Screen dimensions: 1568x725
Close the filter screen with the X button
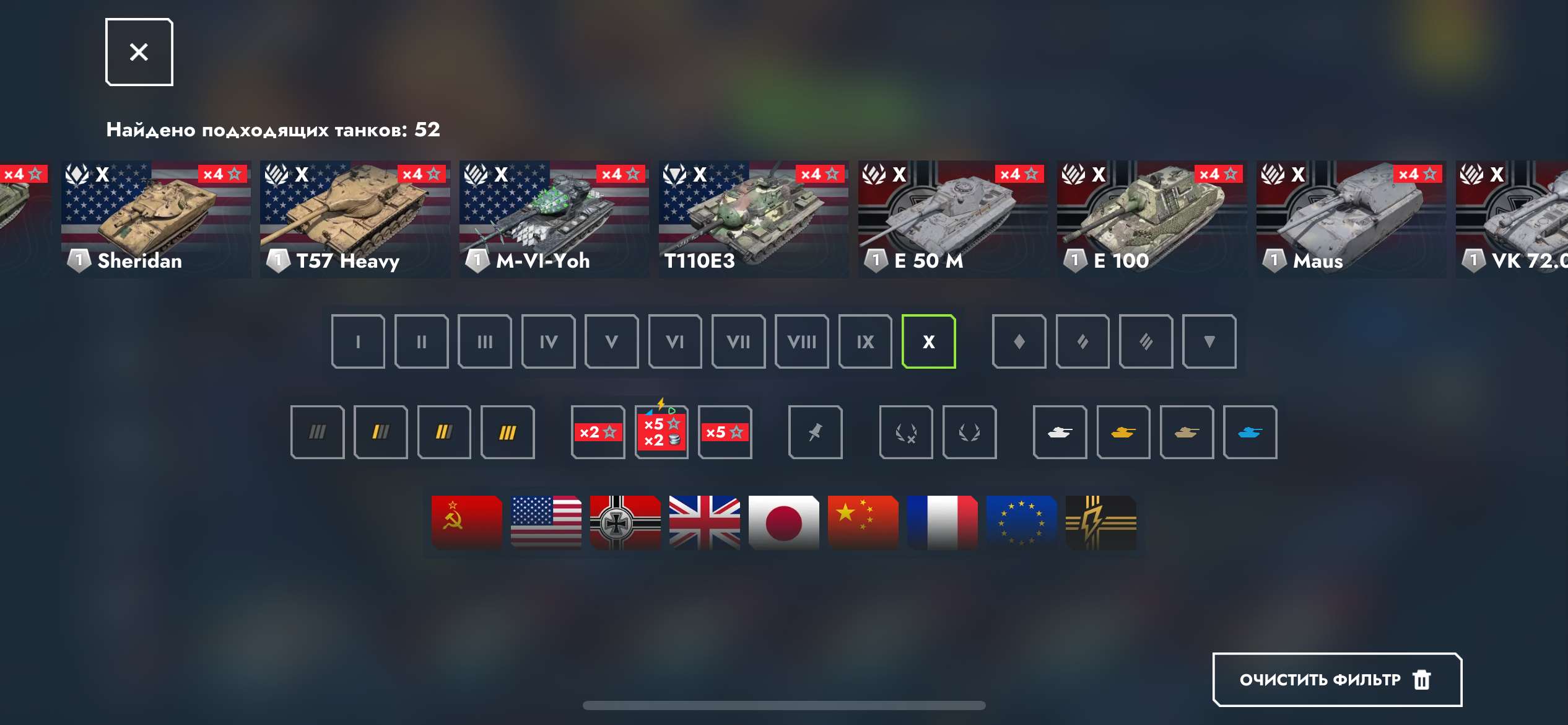(139, 51)
